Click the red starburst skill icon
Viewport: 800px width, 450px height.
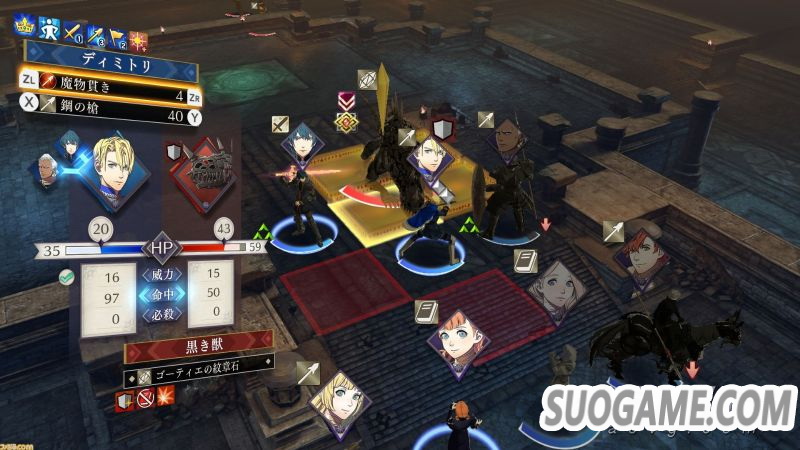click(139, 39)
